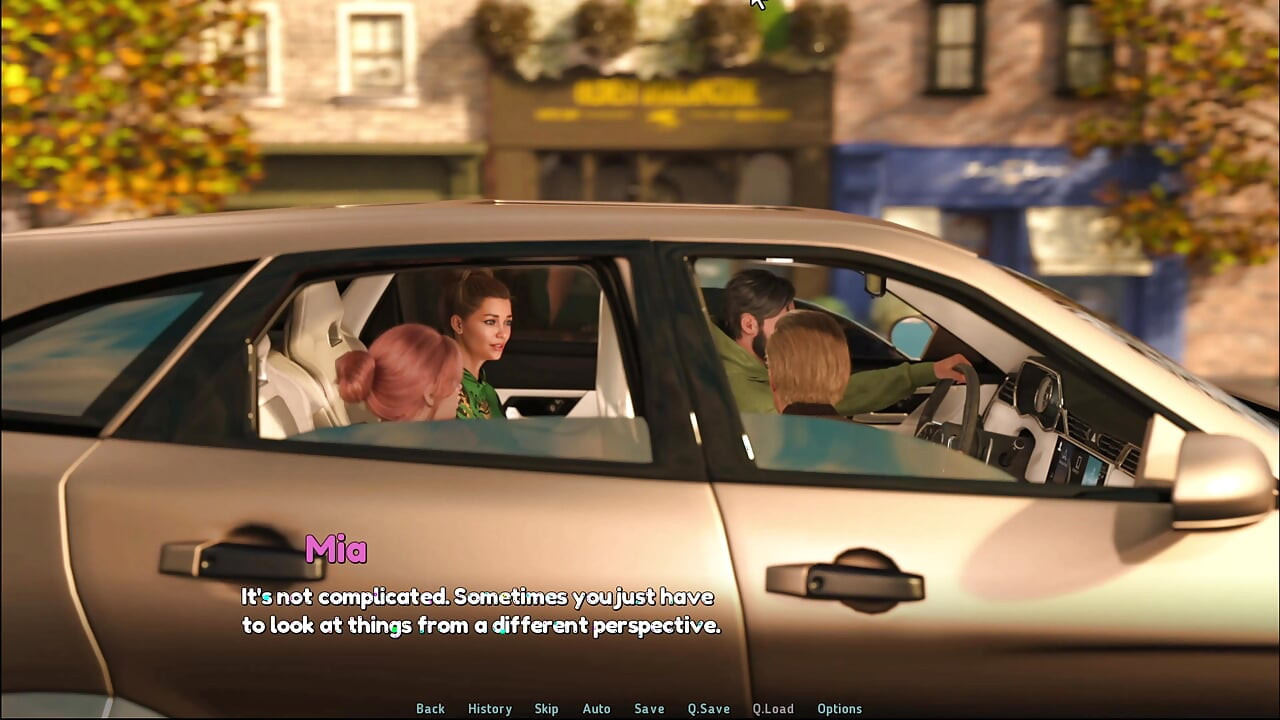Click Q.Load to quick load
This screenshot has width=1280, height=720.
pyautogui.click(x=773, y=708)
